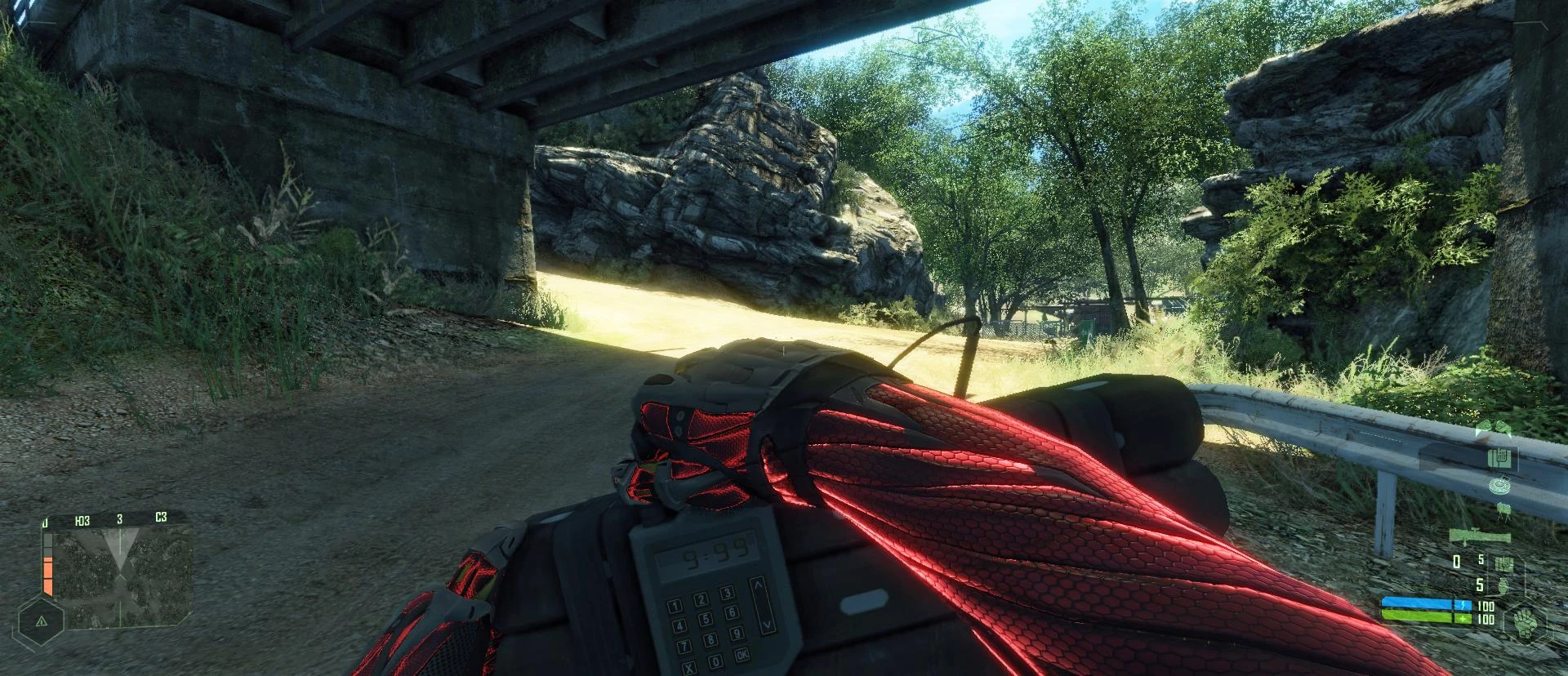This screenshot has height=676, width=1568.
Task: Select the green health cross icon
Action: [1463, 619]
